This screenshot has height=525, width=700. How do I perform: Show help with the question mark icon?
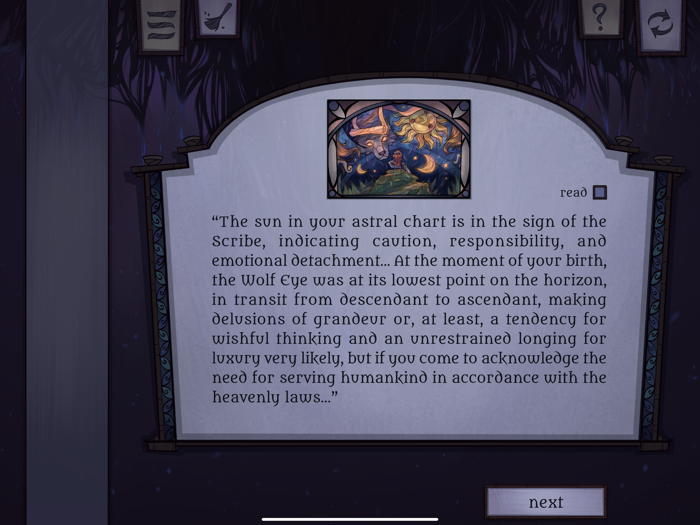click(599, 18)
